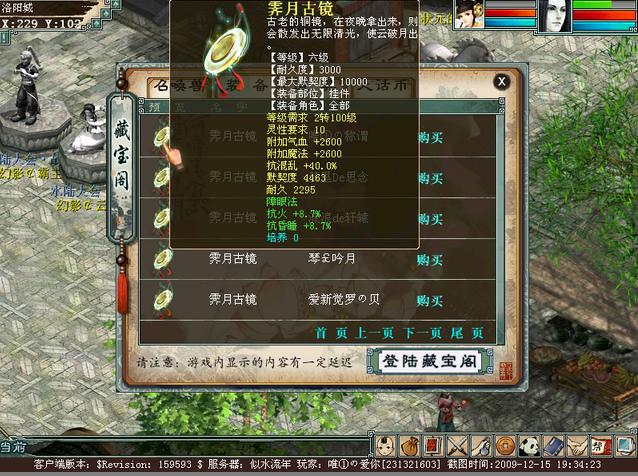Go to 下一页 next page
Image resolution: width=638 pixels, height=476 pixels.
[424, 332]
